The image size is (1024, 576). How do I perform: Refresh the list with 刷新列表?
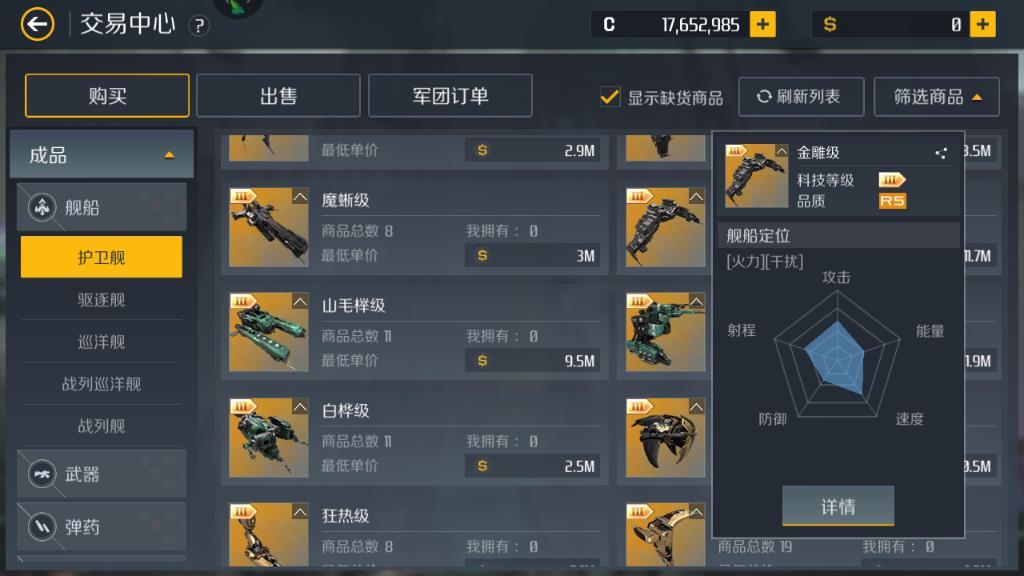pos(798,96)
